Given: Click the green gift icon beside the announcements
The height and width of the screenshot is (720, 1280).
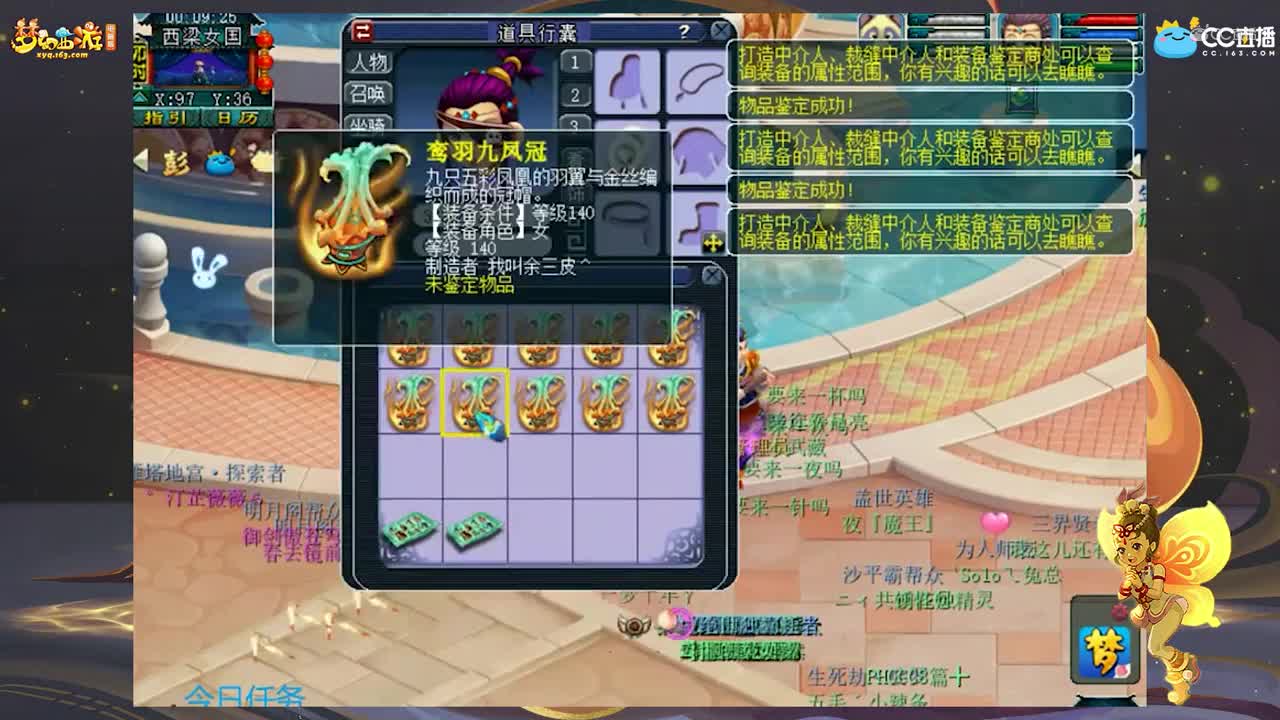Looking at the screenshot, I should pos(1022,96).
